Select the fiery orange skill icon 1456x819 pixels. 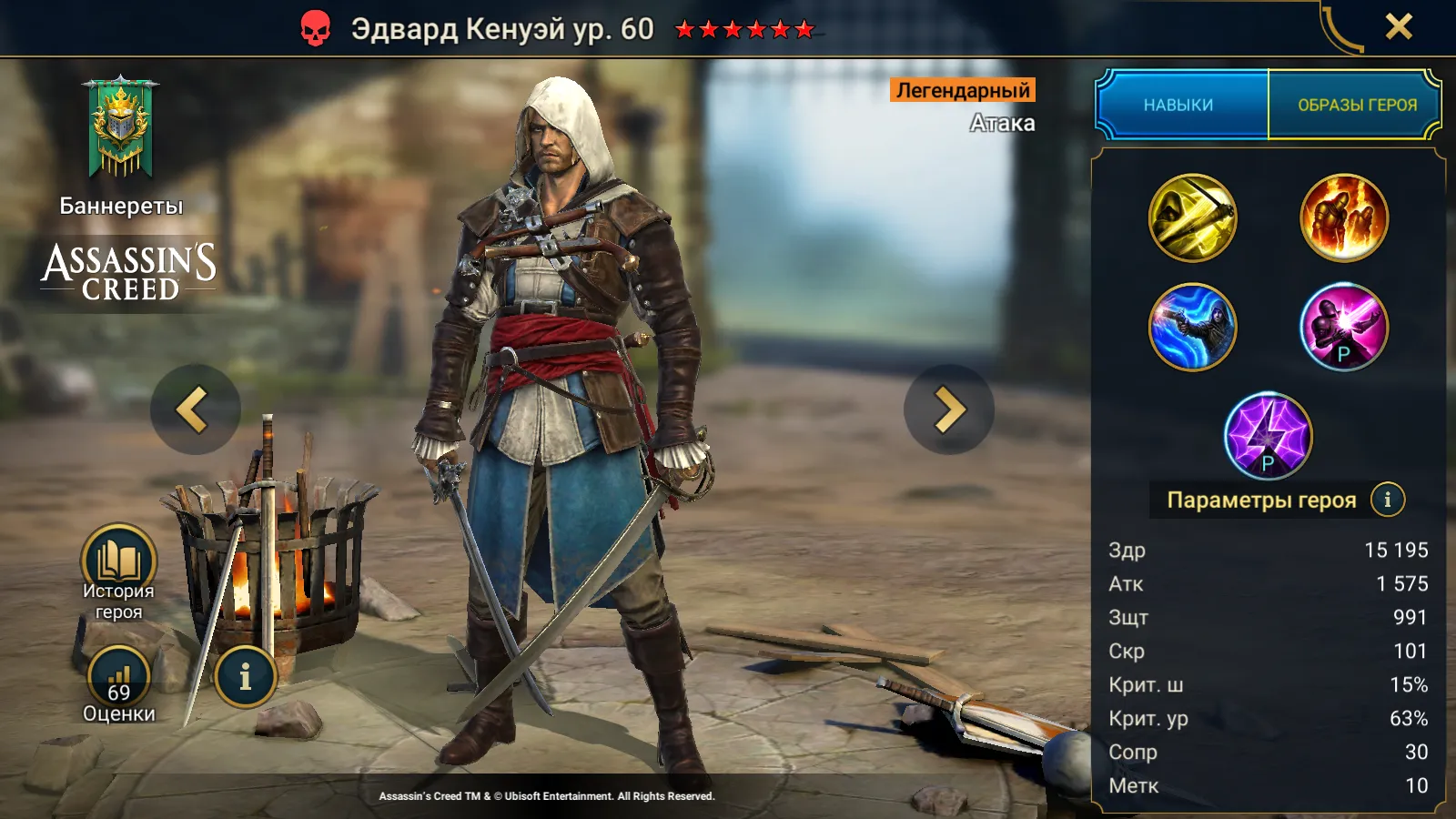[1343, 218]
